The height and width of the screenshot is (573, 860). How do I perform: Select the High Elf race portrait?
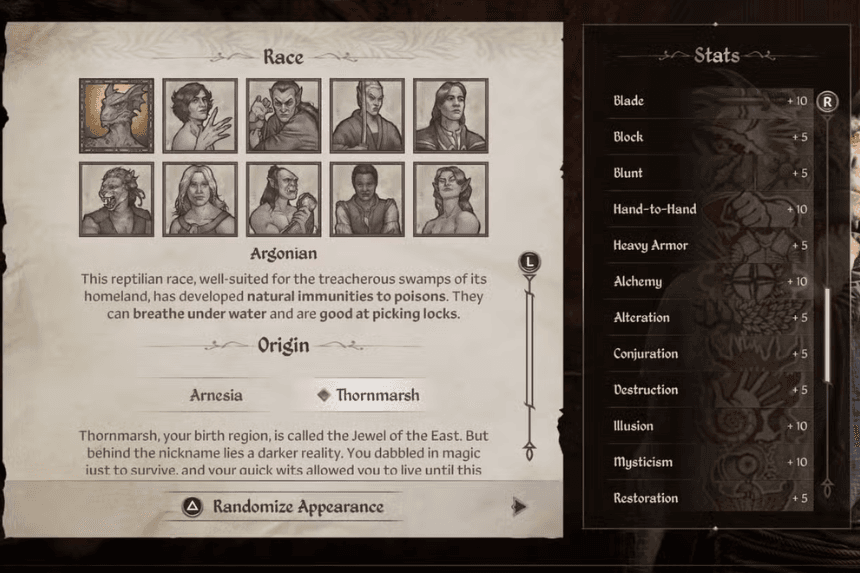367,116
